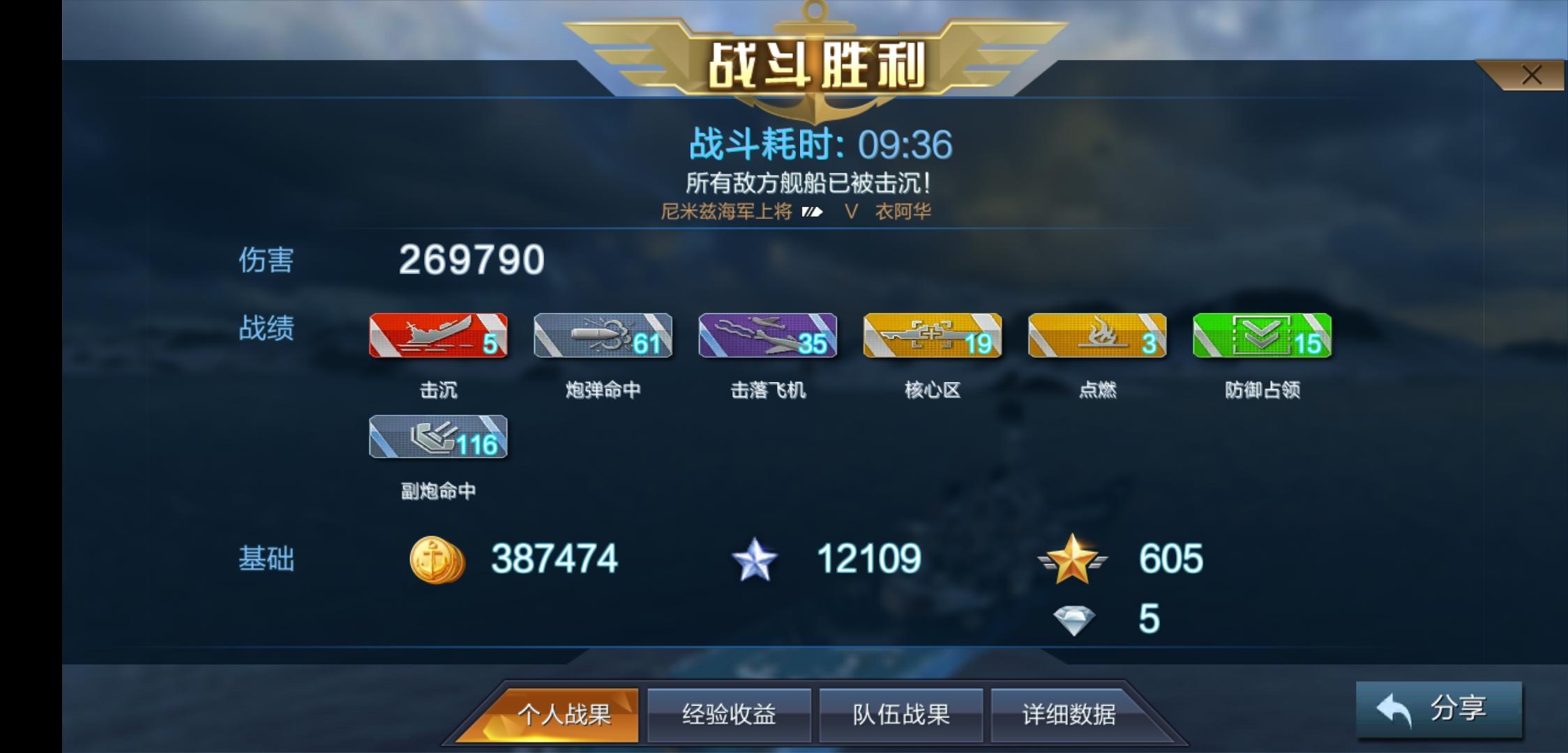The width and height of the screenshot is (1568, 753).
Task: Select the 副炮命中 secondary hits badge
Action: coord(438,438)
